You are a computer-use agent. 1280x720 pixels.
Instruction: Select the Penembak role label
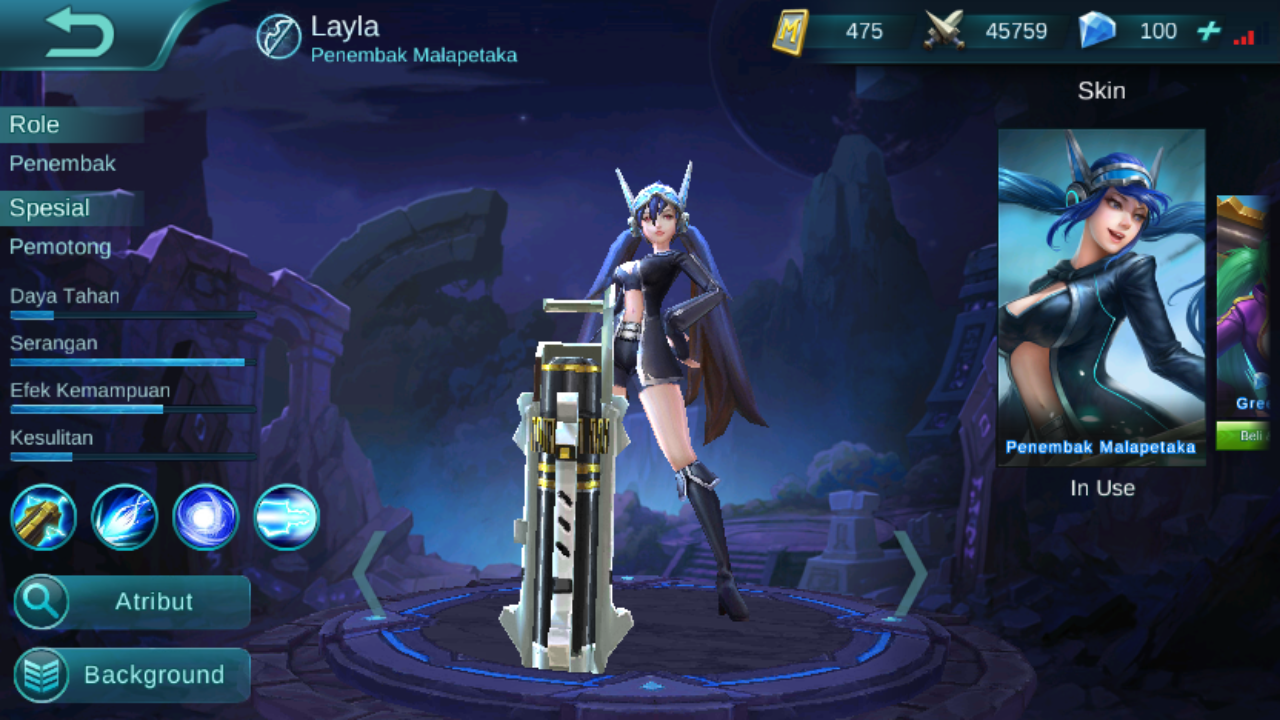pos(62,163)
